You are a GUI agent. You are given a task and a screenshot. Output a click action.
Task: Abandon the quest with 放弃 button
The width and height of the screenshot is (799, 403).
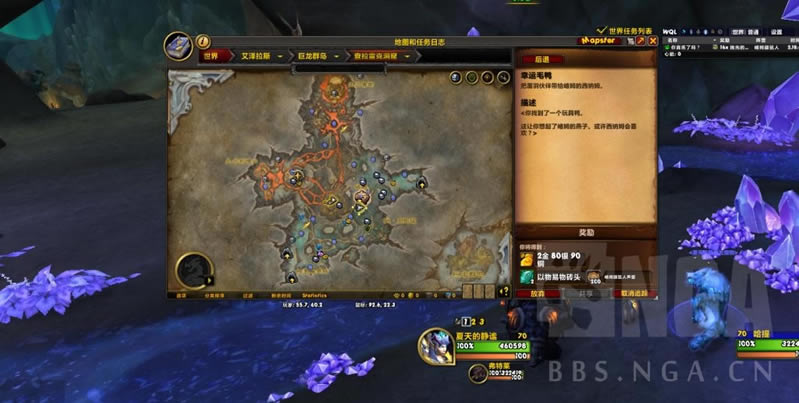pos(538,294)
